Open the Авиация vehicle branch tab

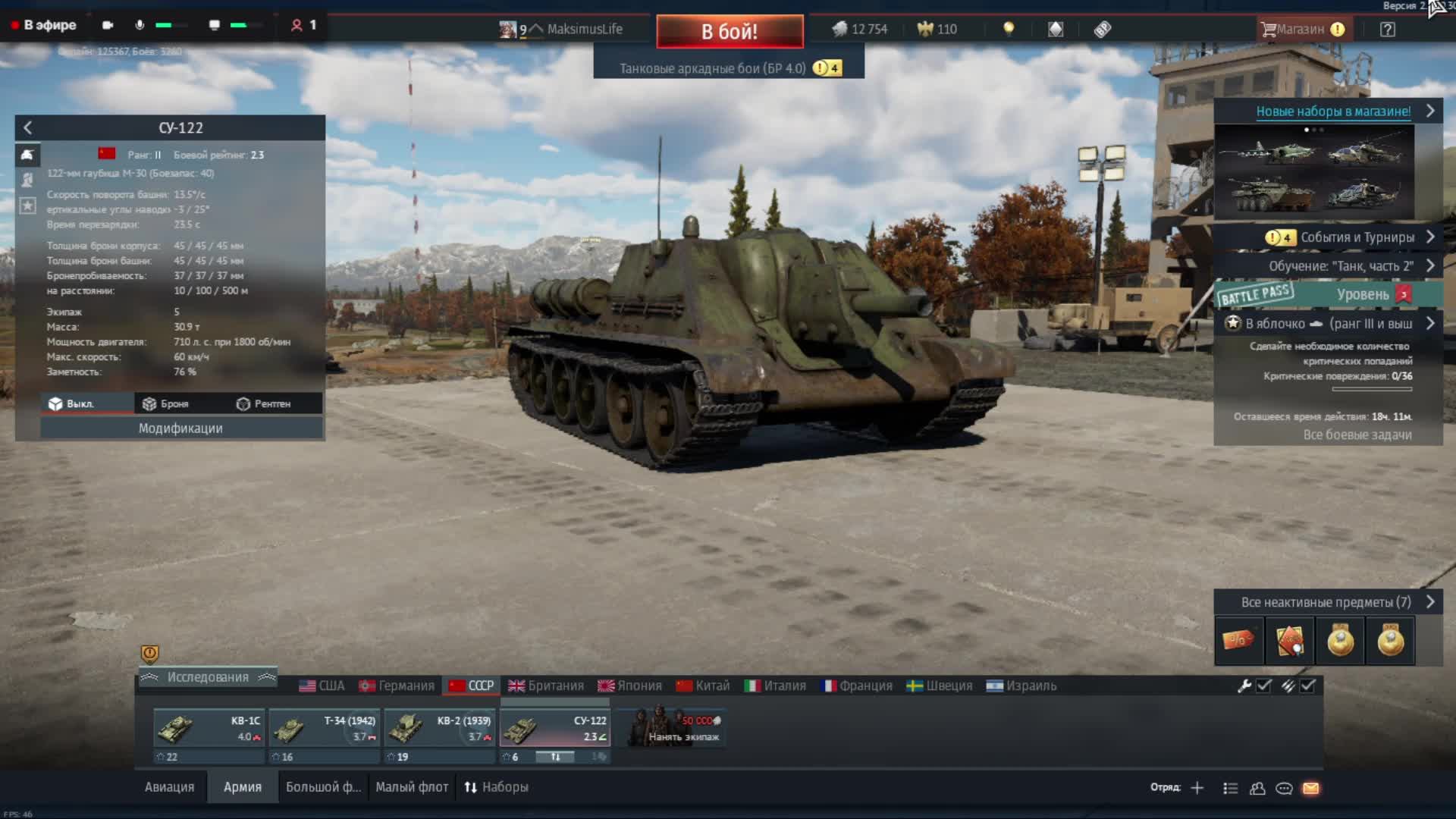[169, 787]
